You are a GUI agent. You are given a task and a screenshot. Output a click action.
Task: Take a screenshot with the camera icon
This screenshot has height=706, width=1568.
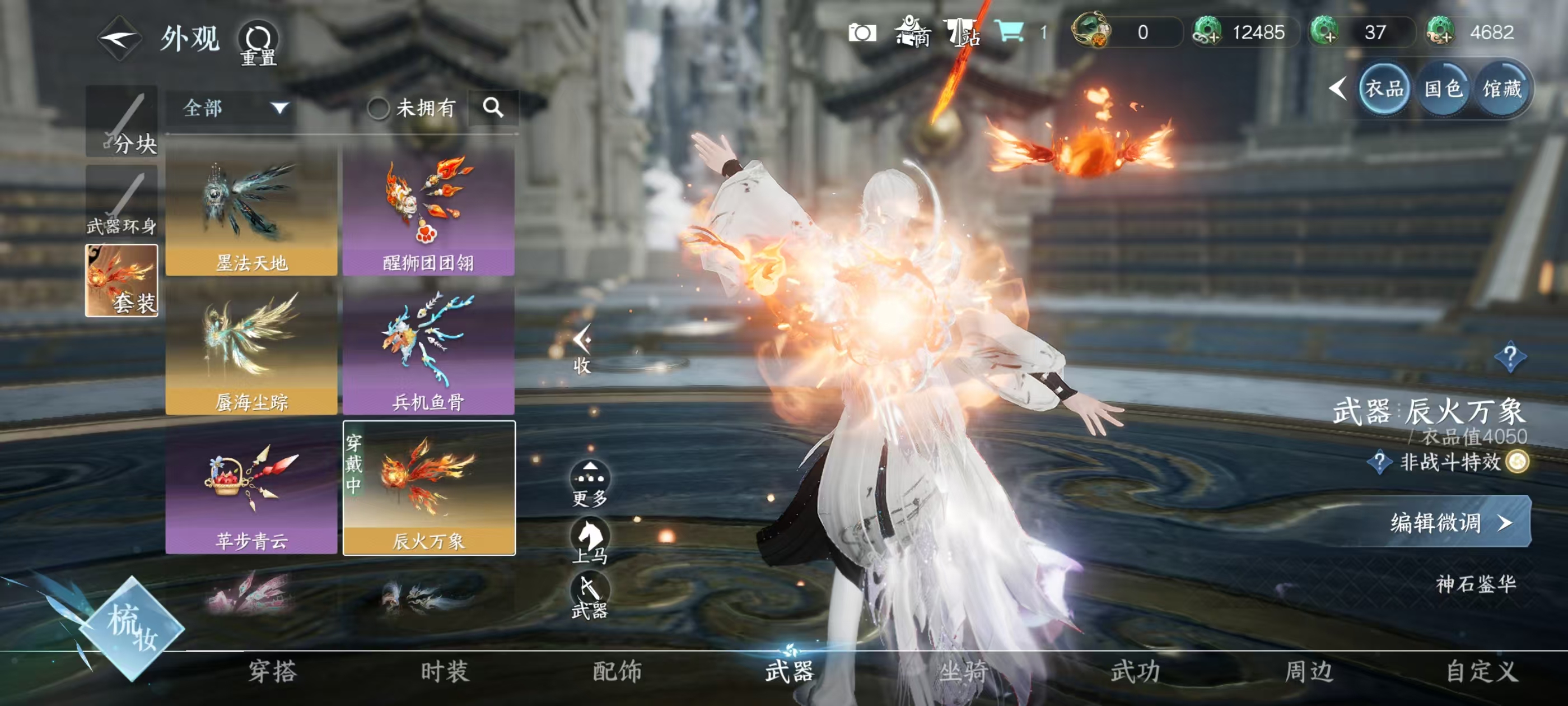pos(862,32)
